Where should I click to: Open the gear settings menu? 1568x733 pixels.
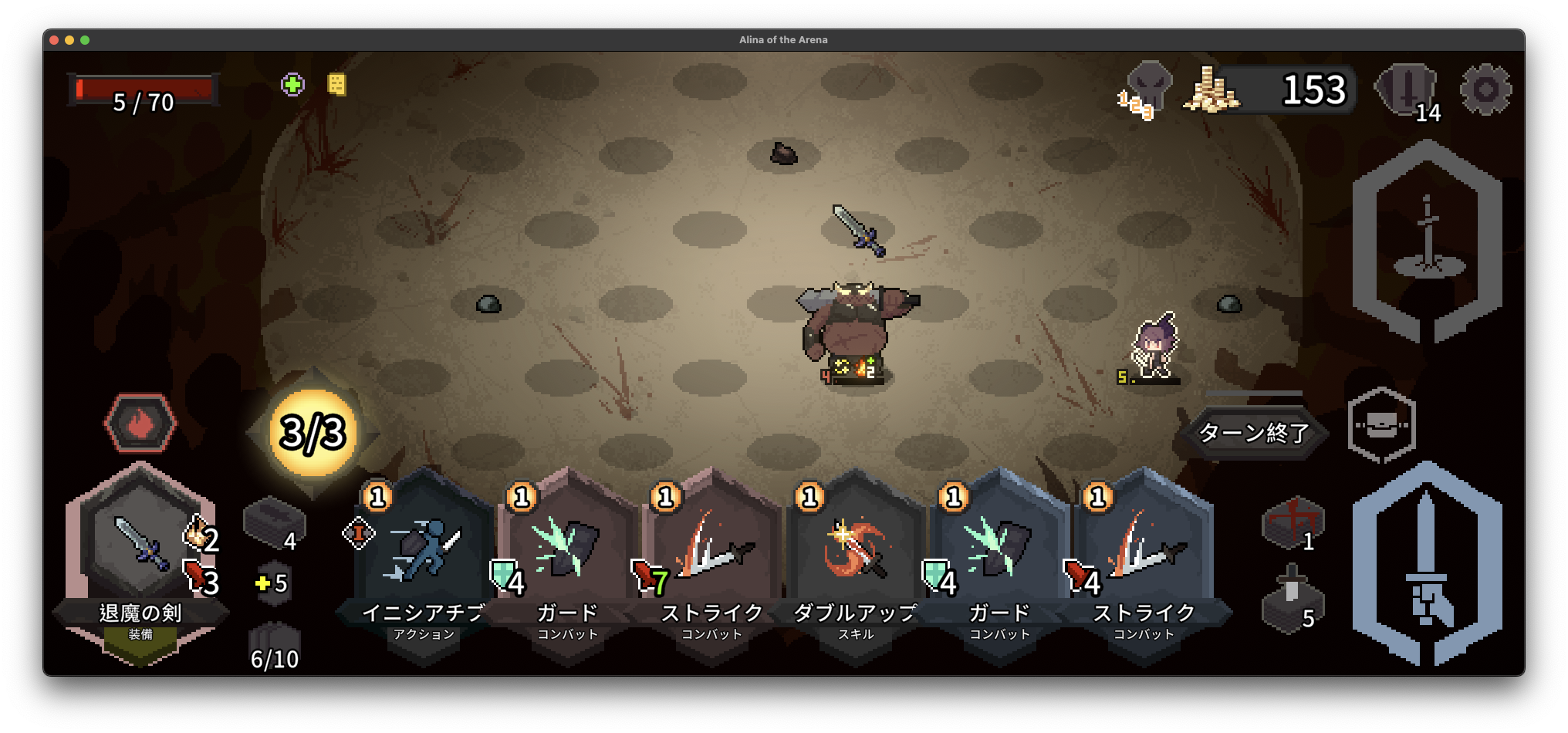(x=1485, y=90)
